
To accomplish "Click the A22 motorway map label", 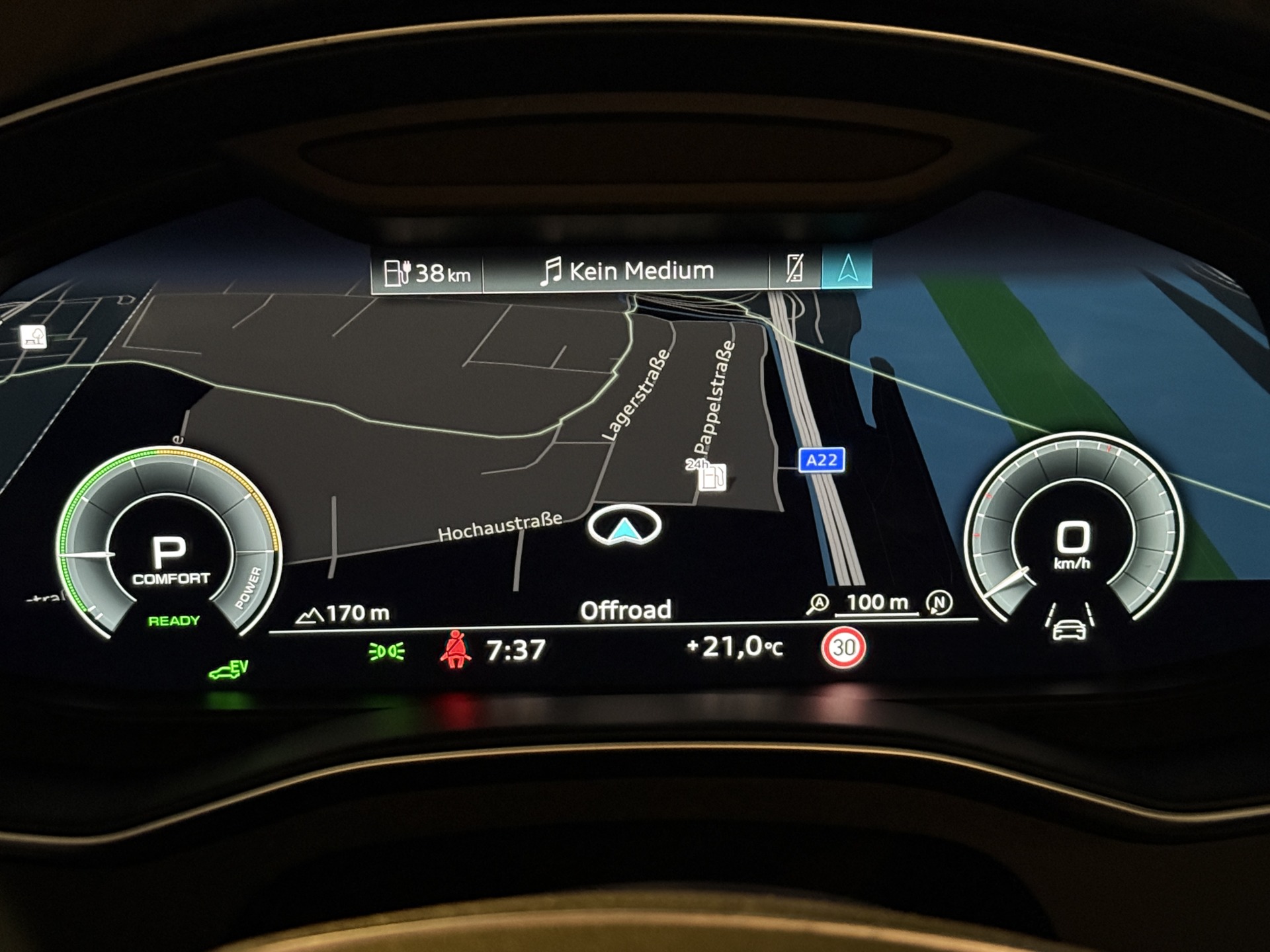I will [822, 460].
